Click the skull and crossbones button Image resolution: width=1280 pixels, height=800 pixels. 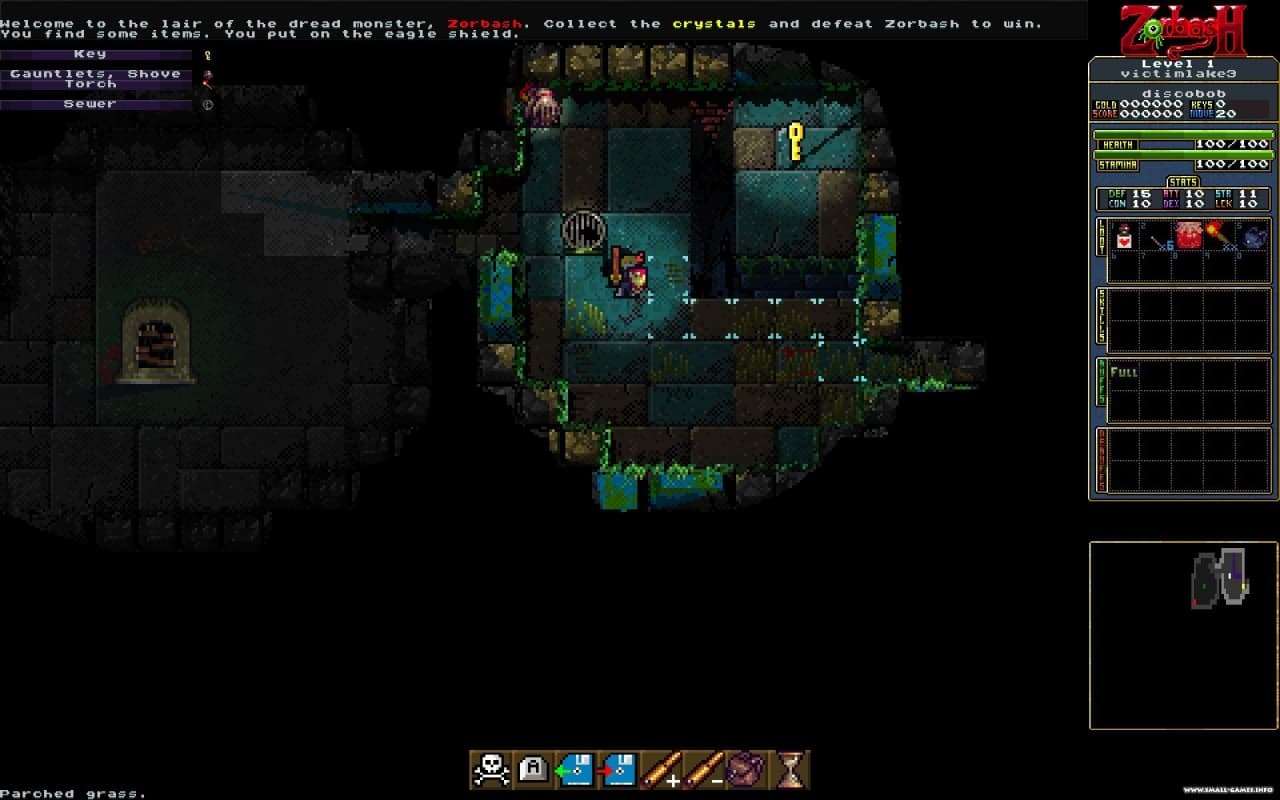point(490,769)
